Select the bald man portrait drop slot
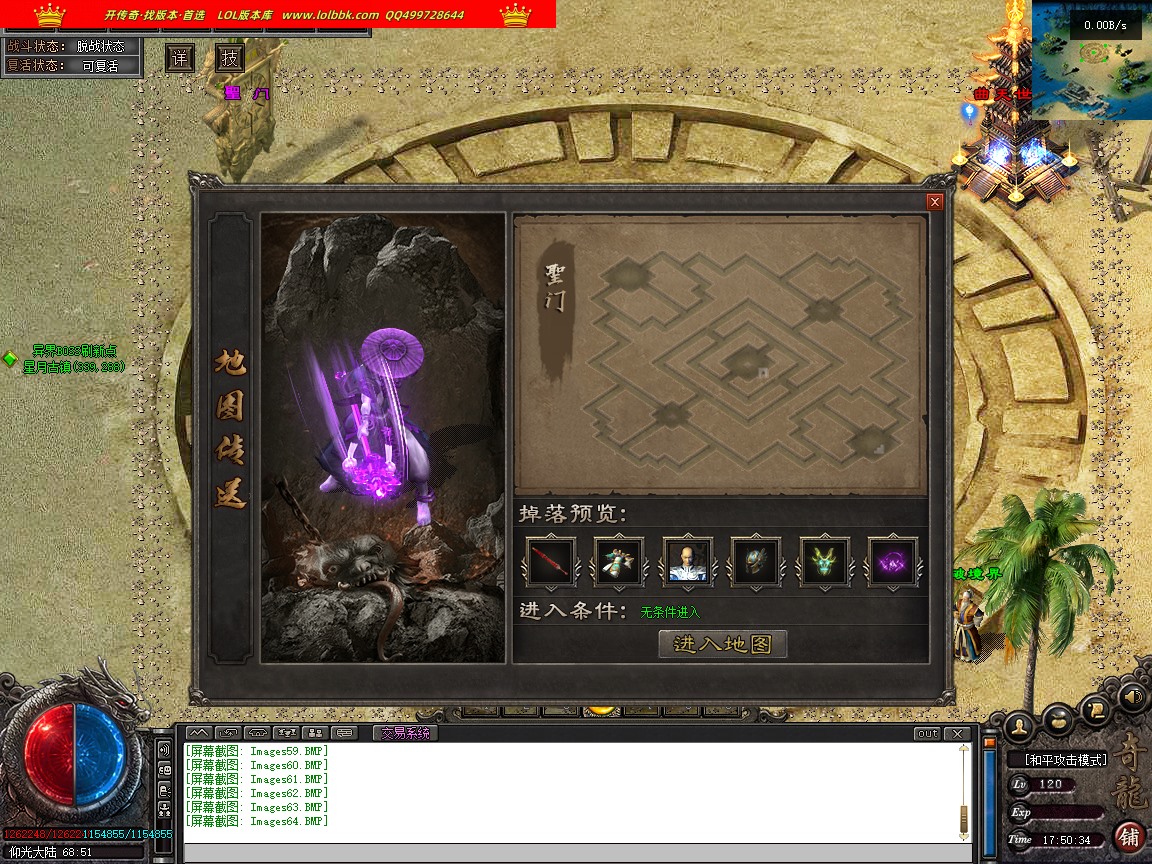The height and width of the screenshot is (864, 1152). tap(688, 561)
